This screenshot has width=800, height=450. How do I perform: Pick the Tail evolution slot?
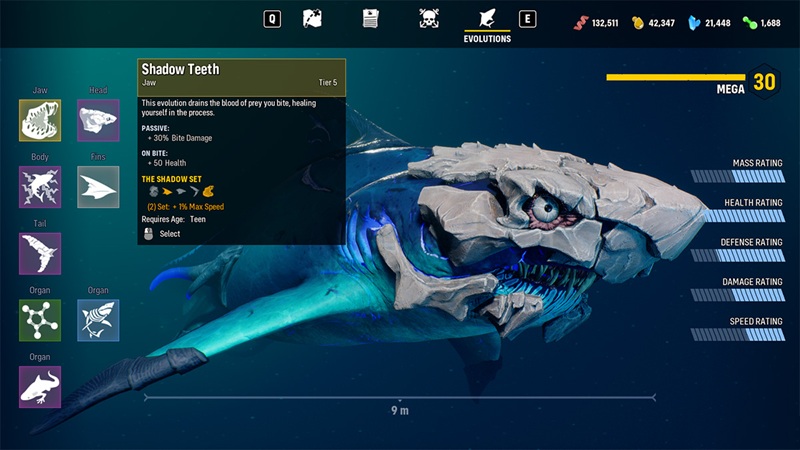(x=40, y=254)
